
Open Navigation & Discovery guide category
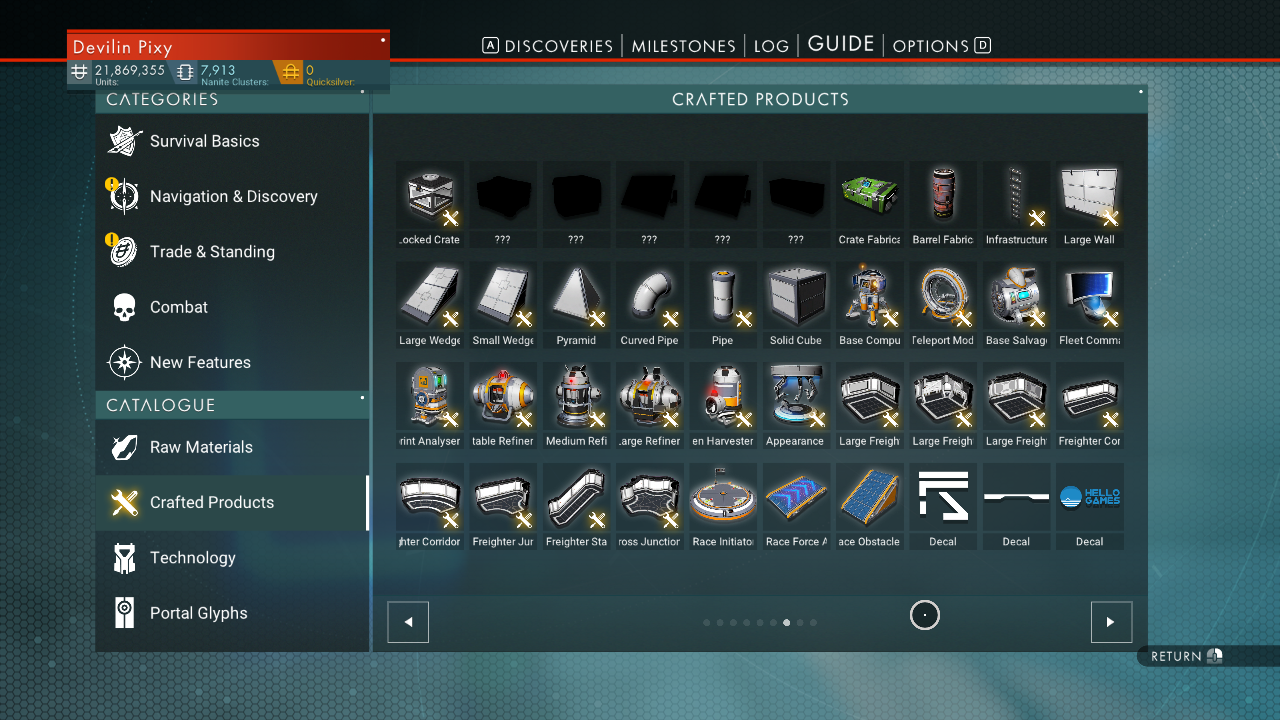pos(233,196)
